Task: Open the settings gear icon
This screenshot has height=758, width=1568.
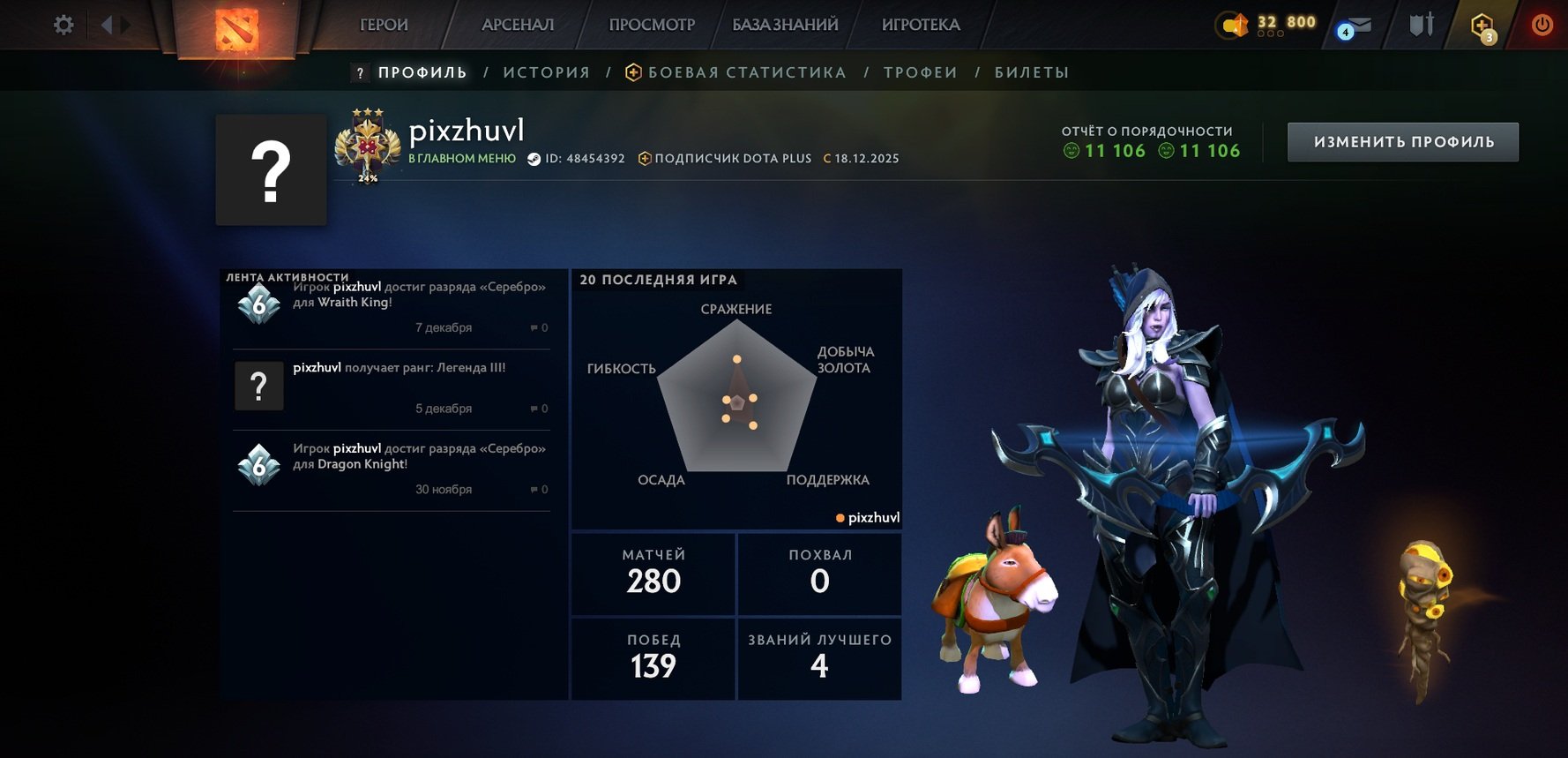Action: 61,24
